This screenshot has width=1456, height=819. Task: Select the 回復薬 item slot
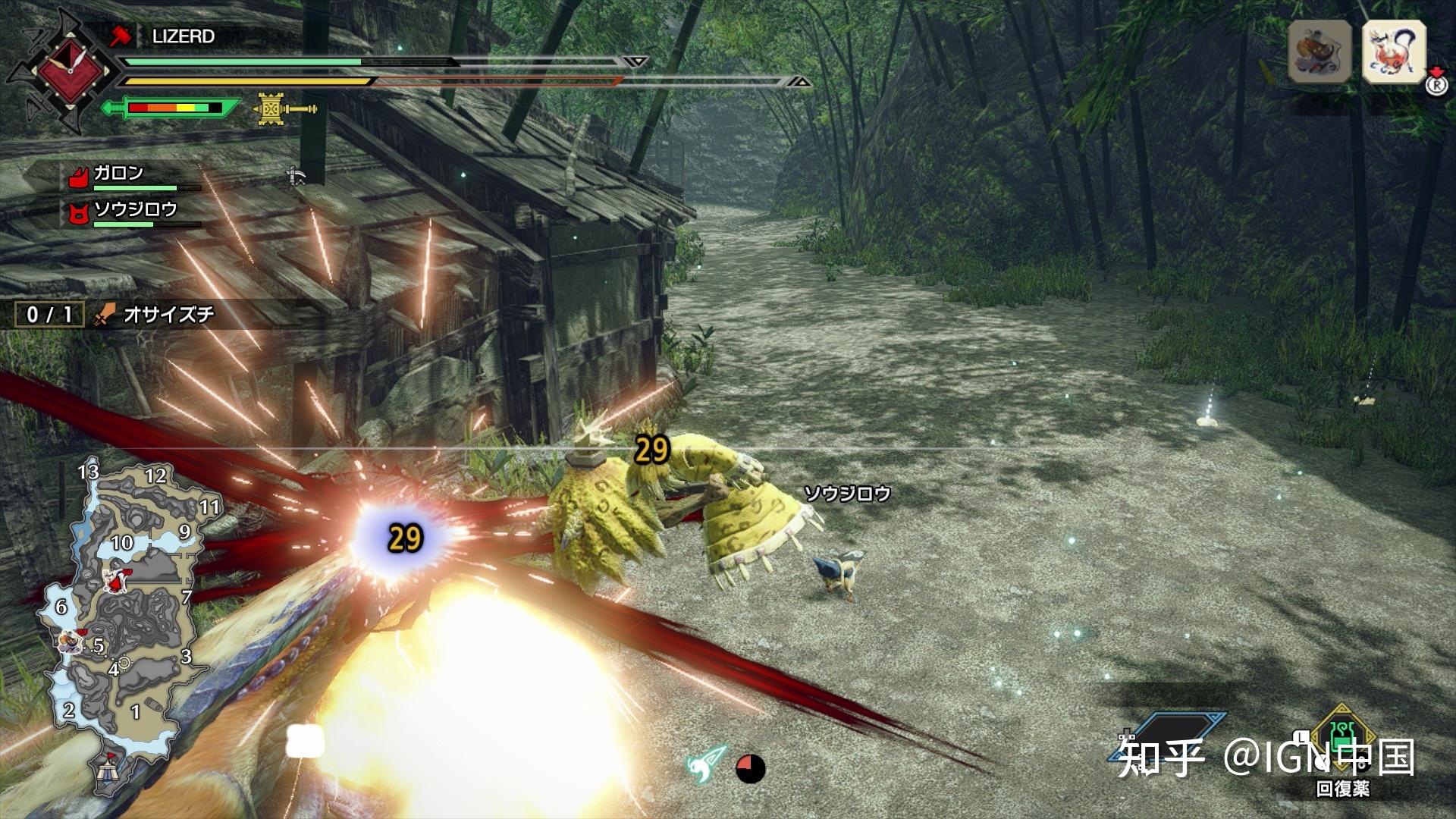tap(1343, 740)
